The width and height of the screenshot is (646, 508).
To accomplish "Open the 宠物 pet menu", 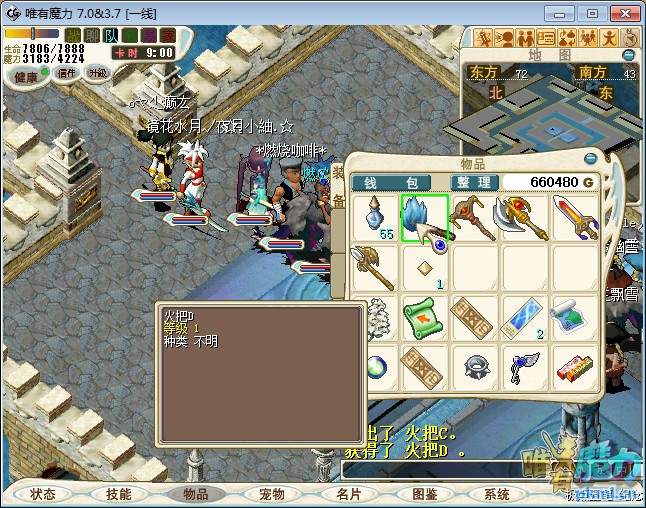I will click(x=271, y=494).
